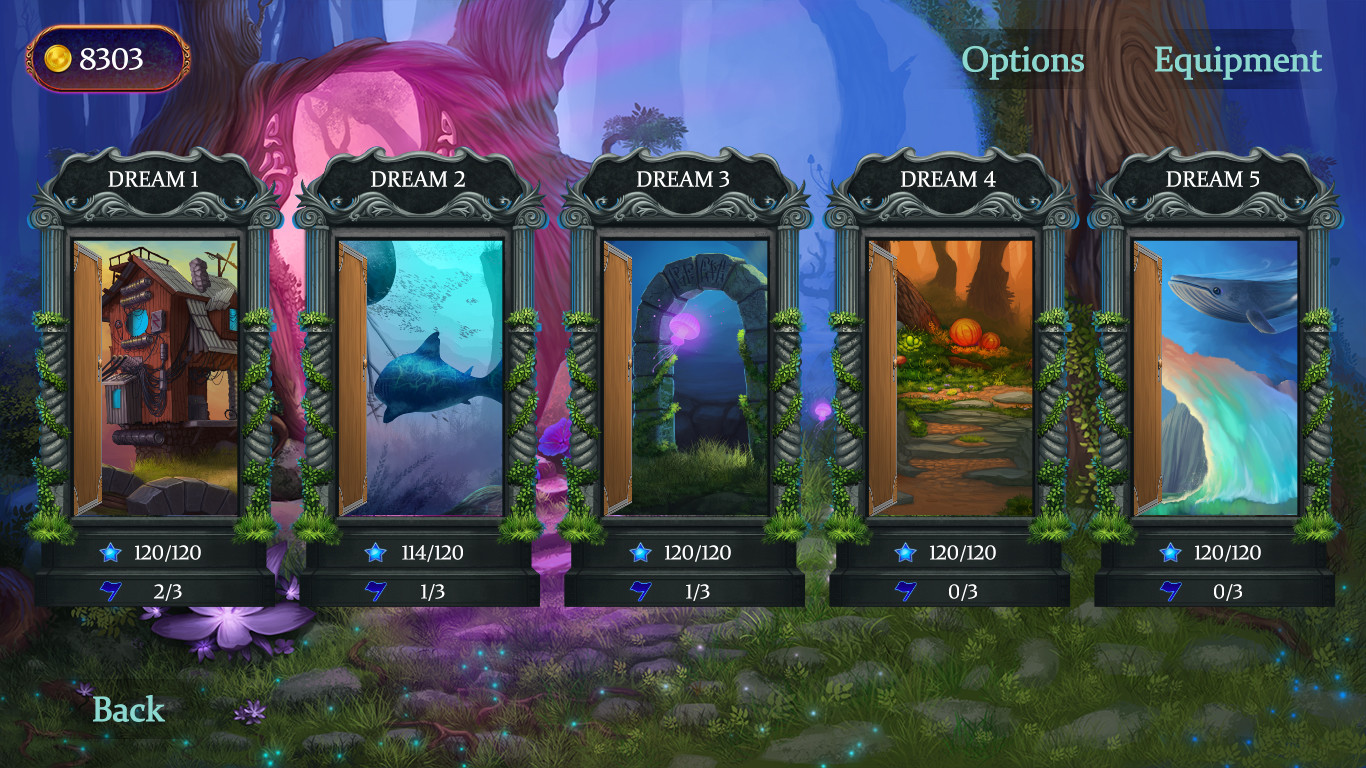
Task: Click the Back button
Action: pos(127,709)
